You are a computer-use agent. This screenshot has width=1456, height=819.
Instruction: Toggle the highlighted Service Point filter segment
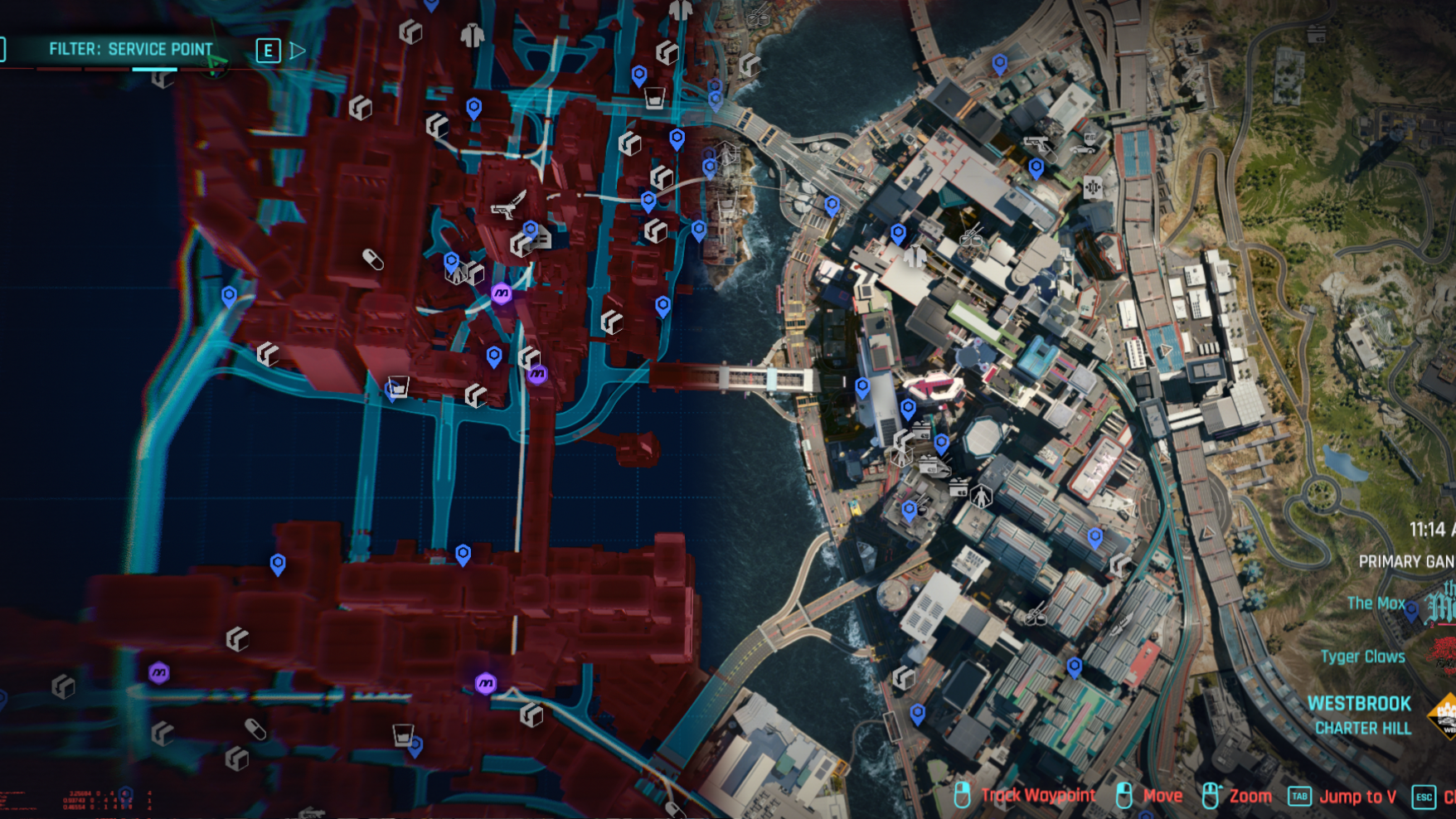point(154,70)
